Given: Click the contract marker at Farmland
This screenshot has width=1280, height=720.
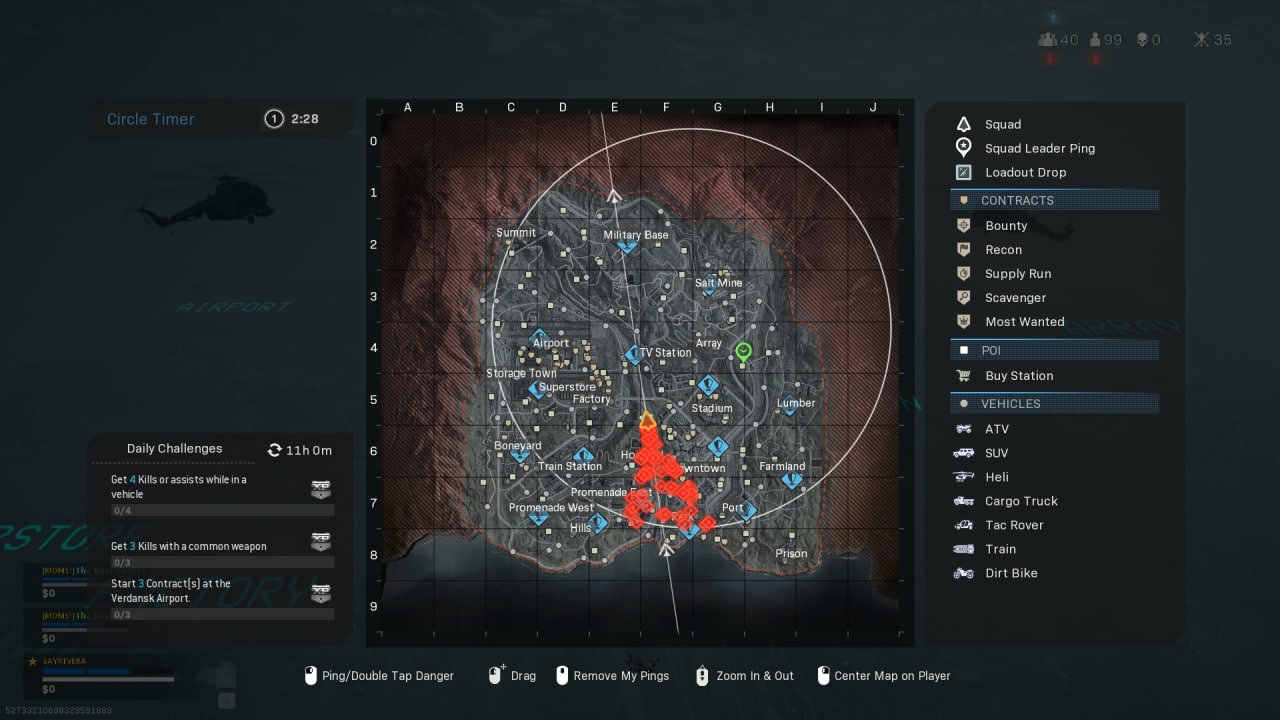Looking at the screenshot, I should point(792,481).
